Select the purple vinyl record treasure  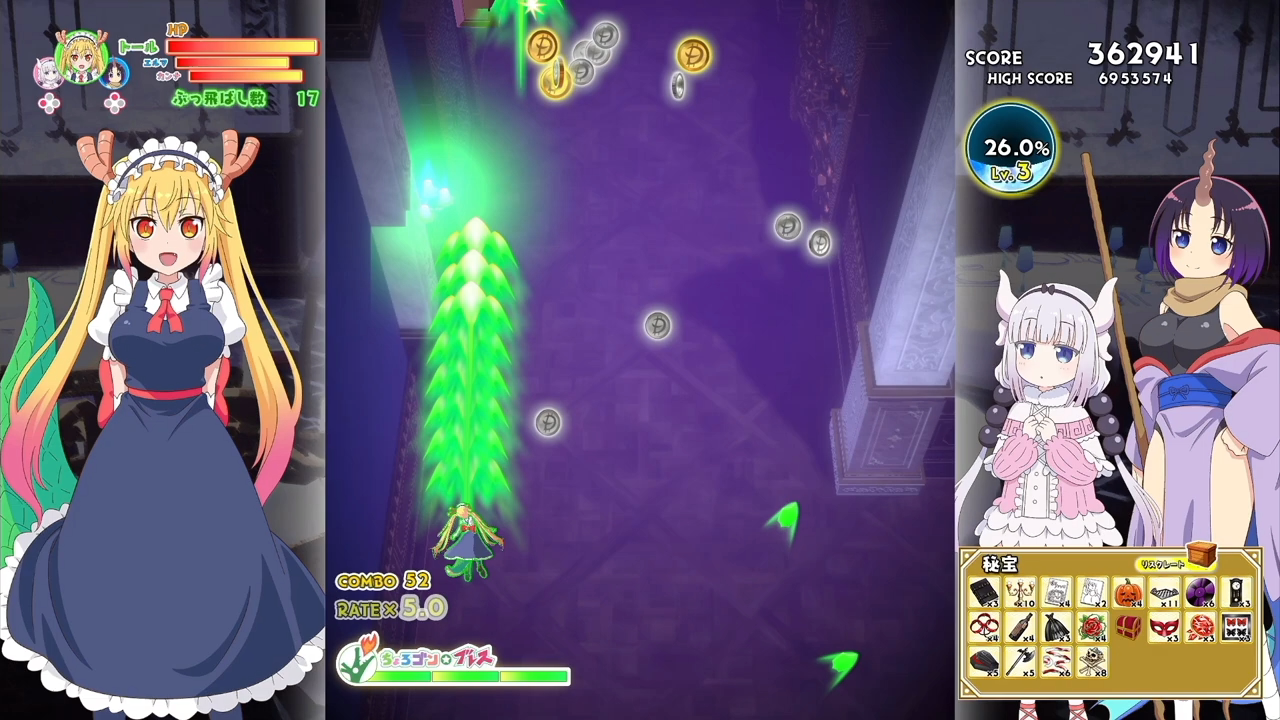pyautogui.click(x=1200, y=593)
